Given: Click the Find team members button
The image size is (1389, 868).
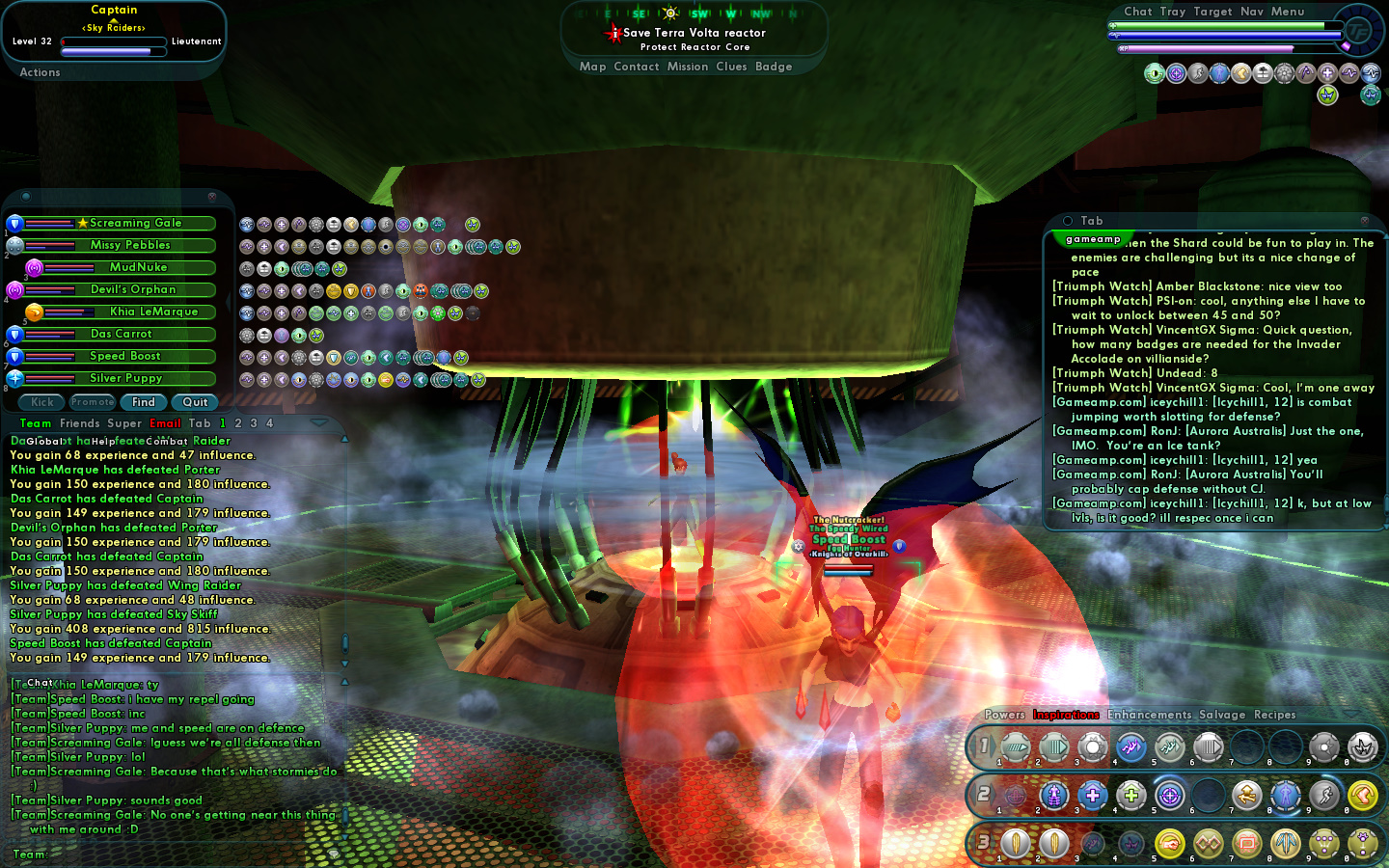Looking at the screenshot, I should tap(144, 402).
